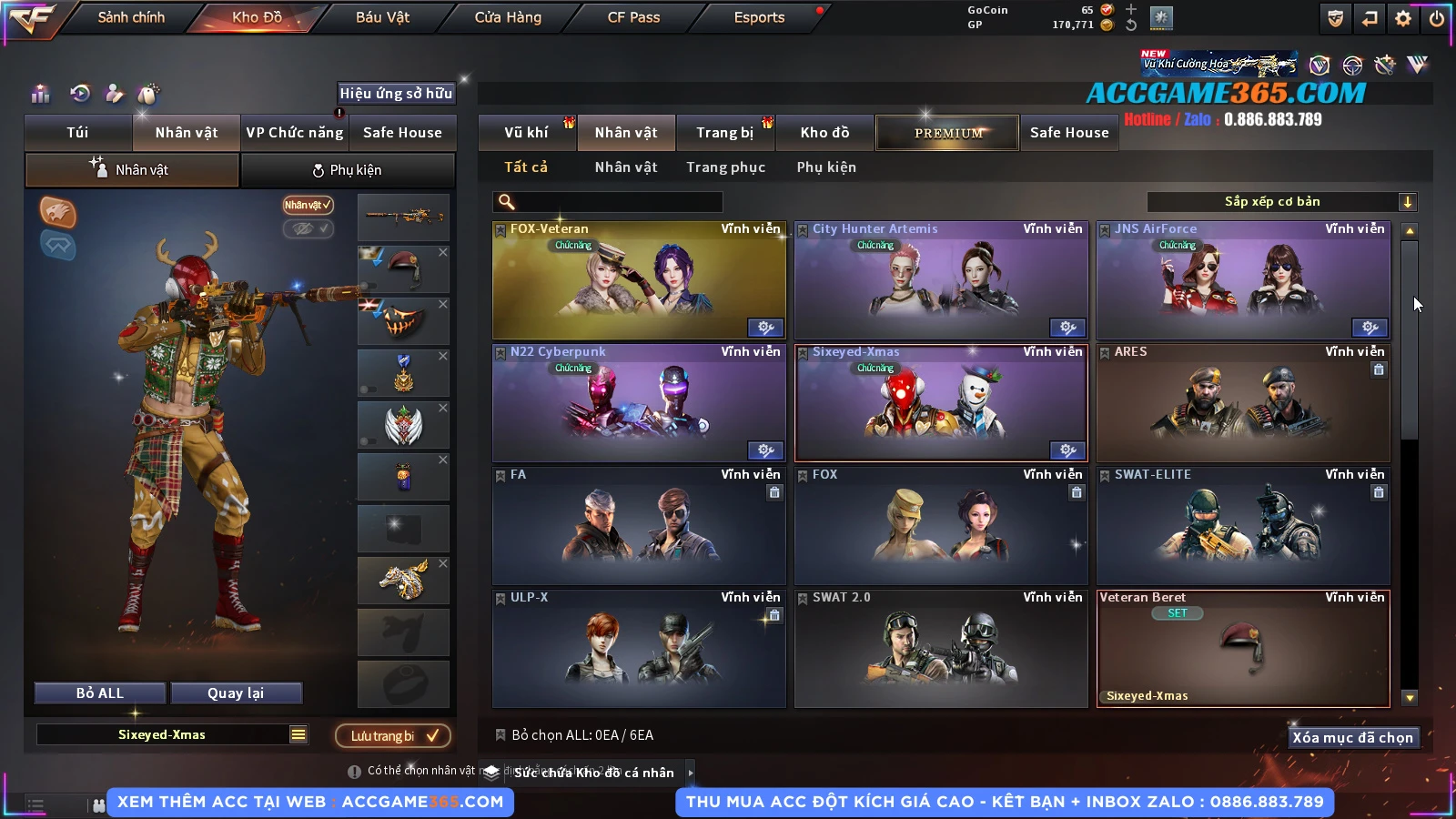This screenshot has width=1456, height=819.
Task: Save loadout with Lưu trang bị
Action: (x=393, y=735)
